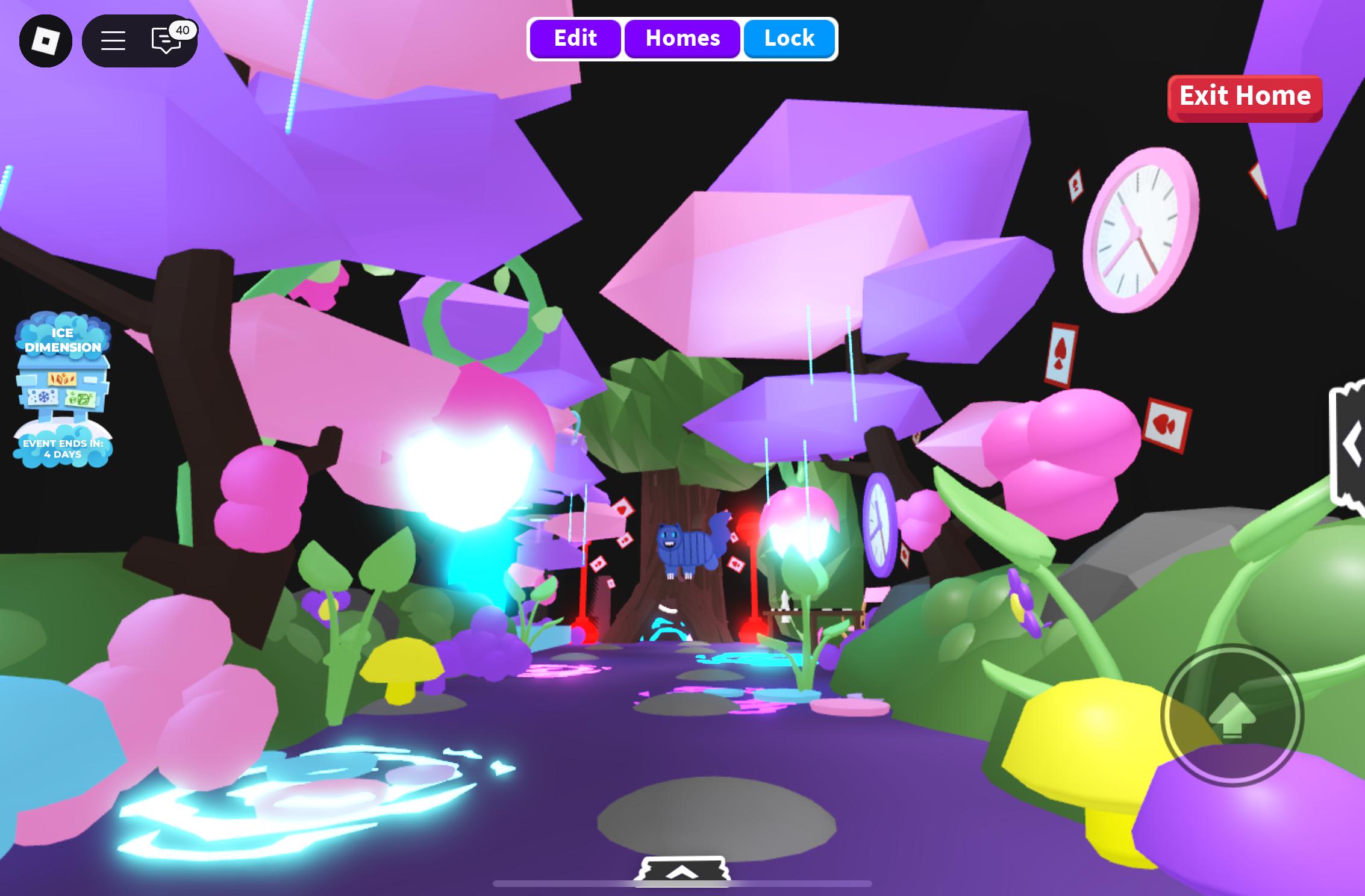1365x896 pixels.
Task: Toggle the home Lock setting
Action: [x=789, y=38]
